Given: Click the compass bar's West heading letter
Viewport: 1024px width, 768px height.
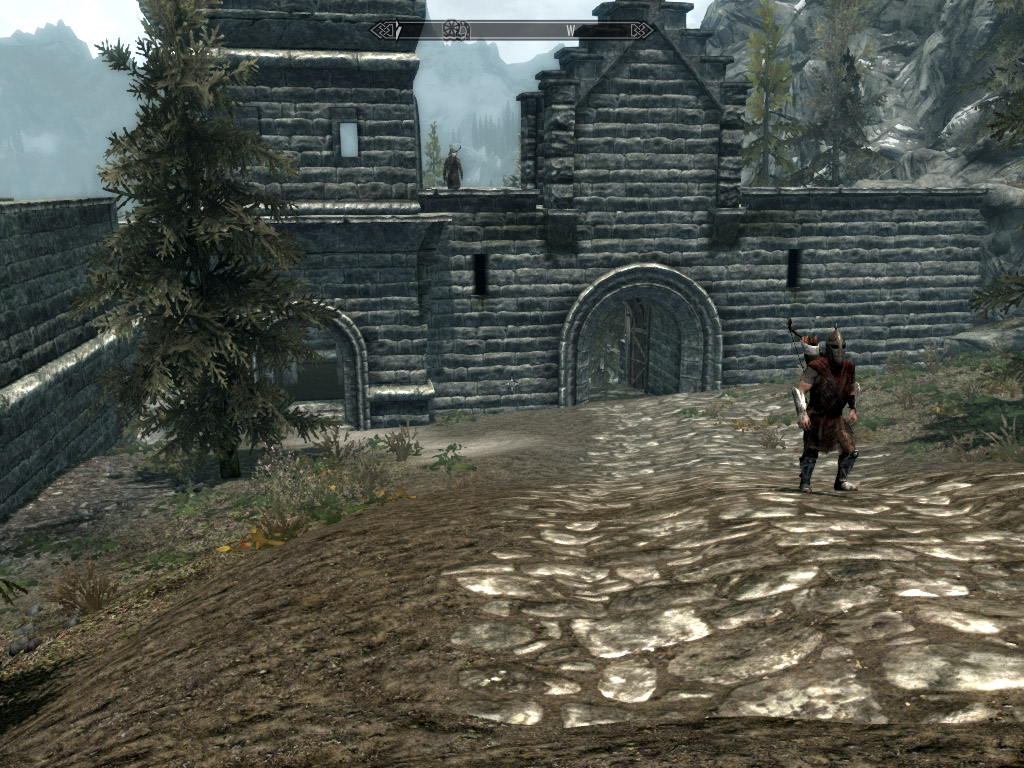Looking at the screenshot, I should [x=571, y=31].
